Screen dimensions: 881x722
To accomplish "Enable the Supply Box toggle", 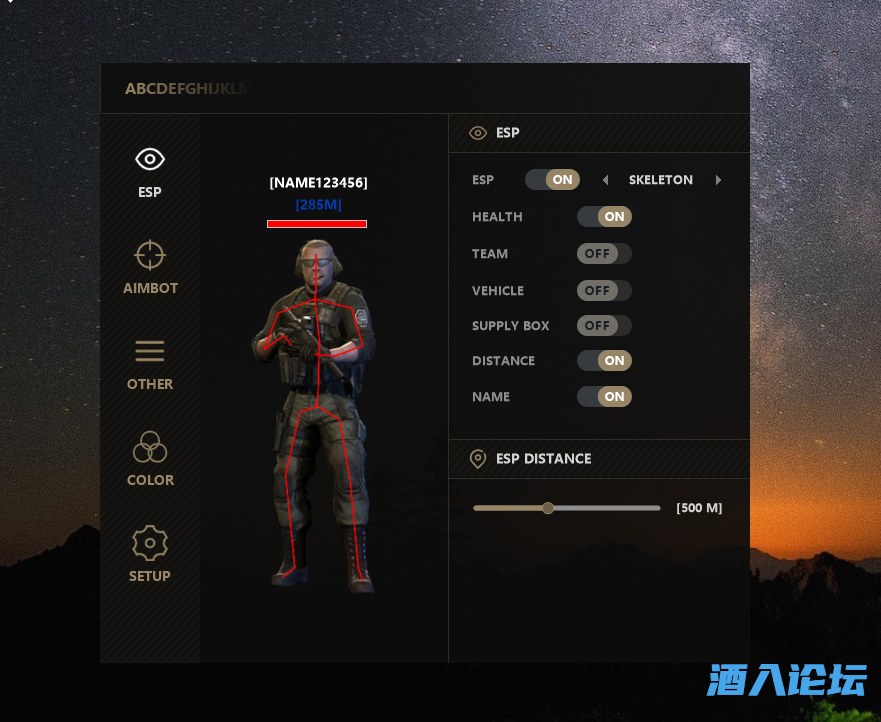I will (604, 325).
